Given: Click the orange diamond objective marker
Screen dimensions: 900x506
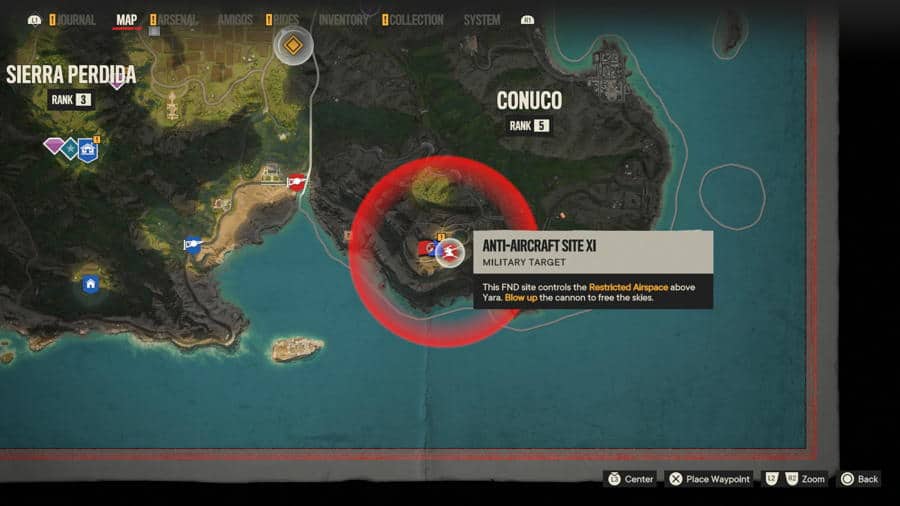Looking at the screenshot, I should [x=293, y=46].
